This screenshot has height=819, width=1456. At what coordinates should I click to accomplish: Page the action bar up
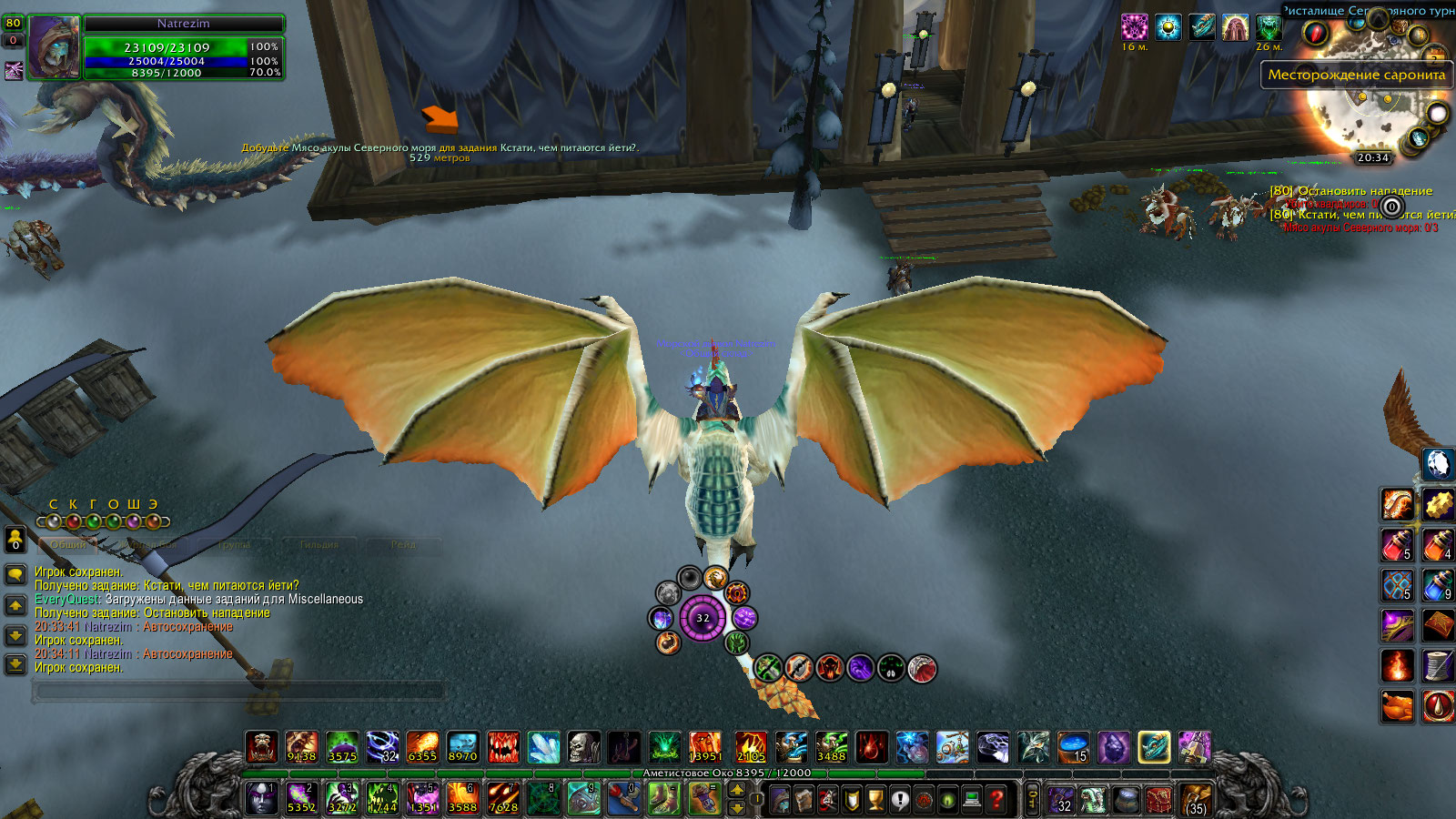point(737,791)
